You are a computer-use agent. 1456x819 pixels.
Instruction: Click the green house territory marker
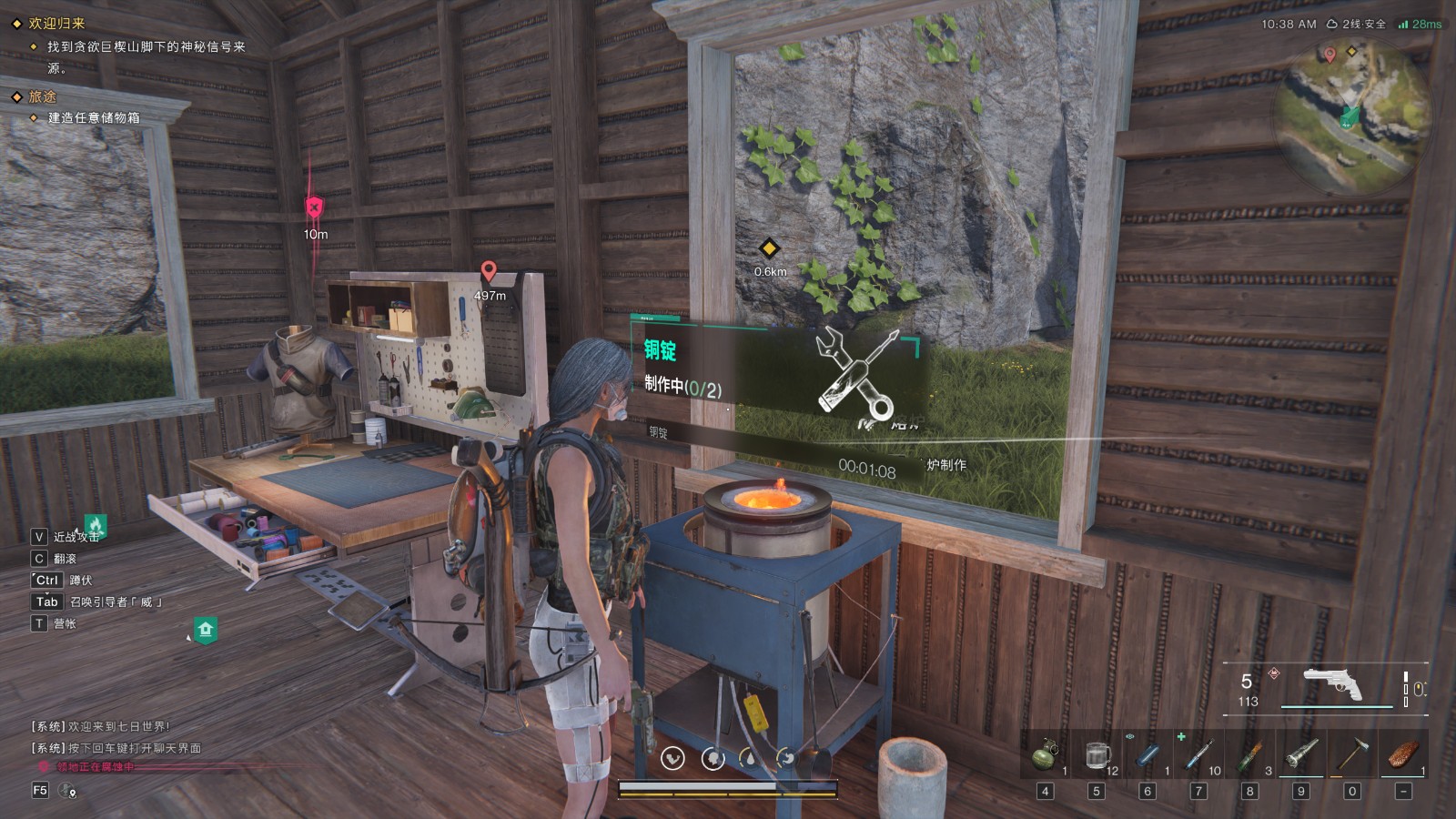[206, 629]
